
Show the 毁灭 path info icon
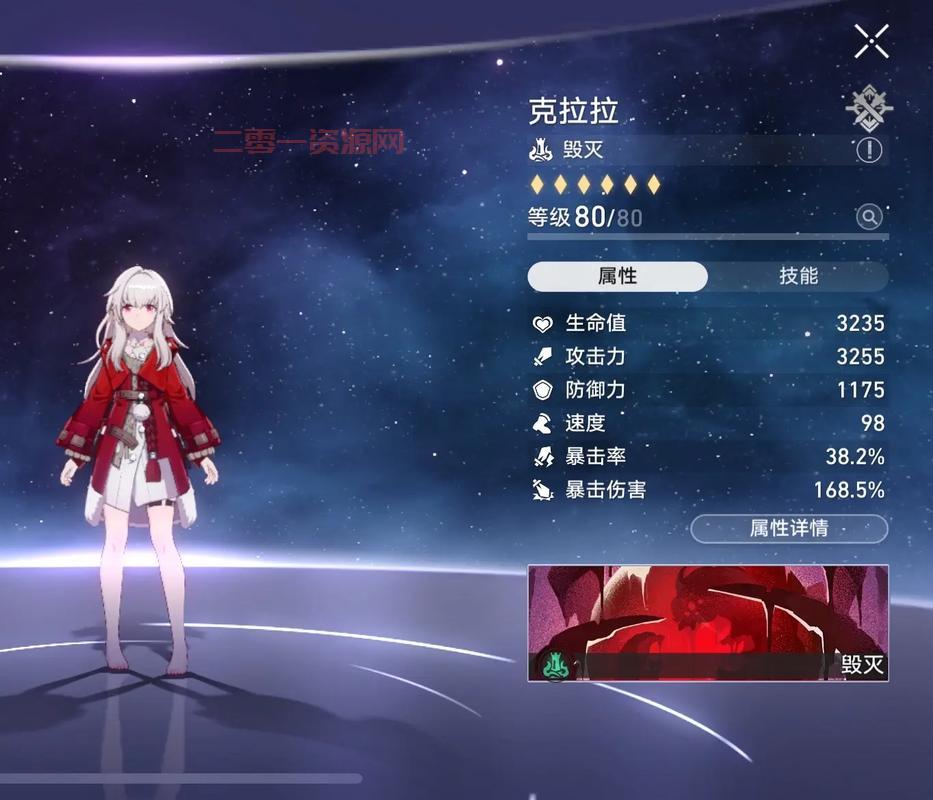(869, 150)
